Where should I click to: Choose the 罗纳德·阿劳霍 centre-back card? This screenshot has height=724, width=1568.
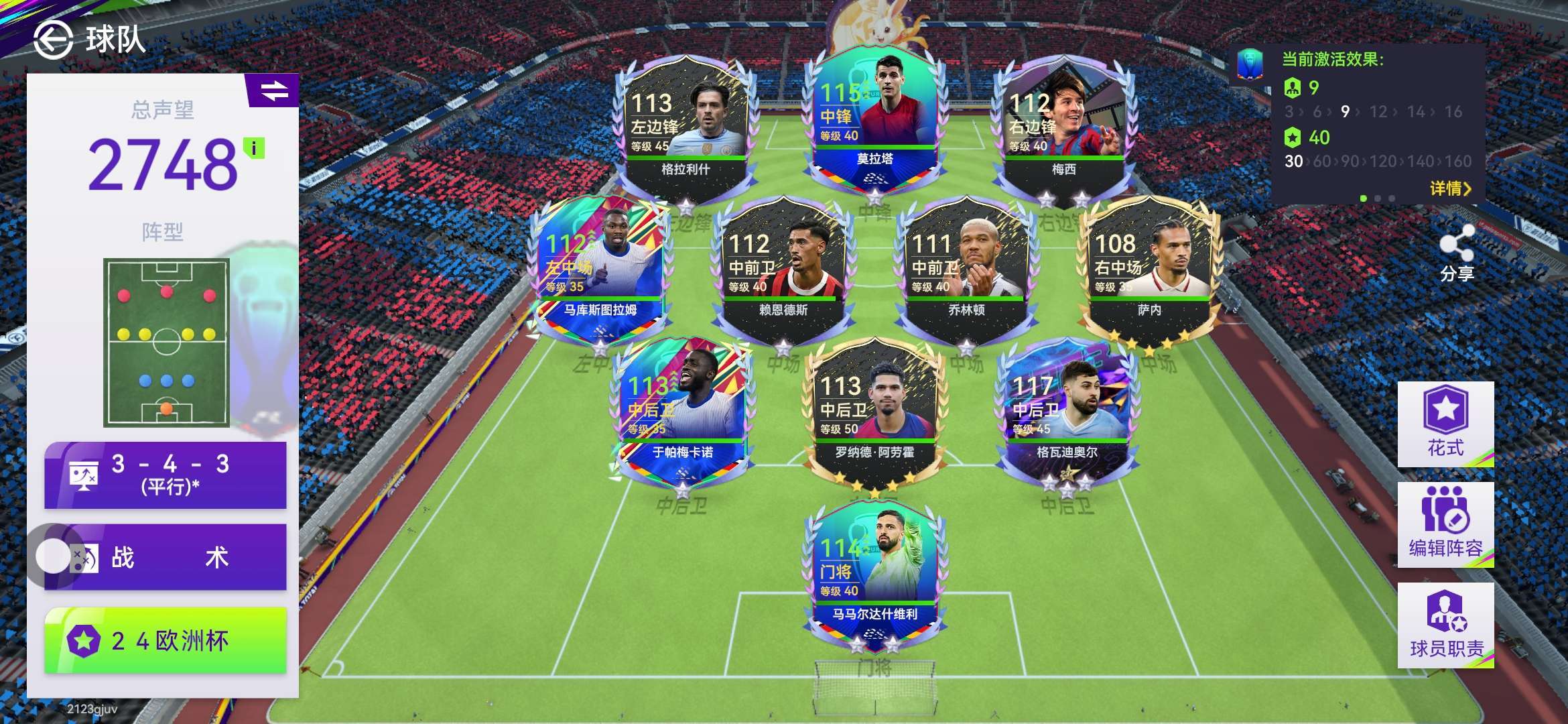pos(874,410)
